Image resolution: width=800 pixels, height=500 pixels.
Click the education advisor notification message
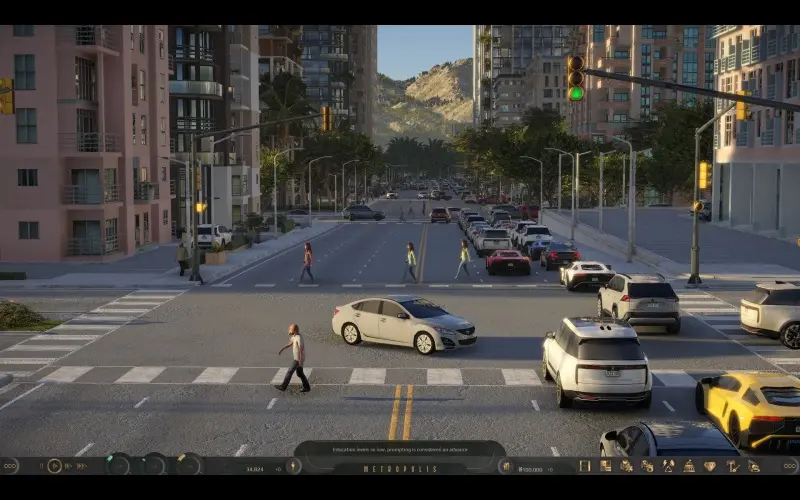click(x=399, y=449)
